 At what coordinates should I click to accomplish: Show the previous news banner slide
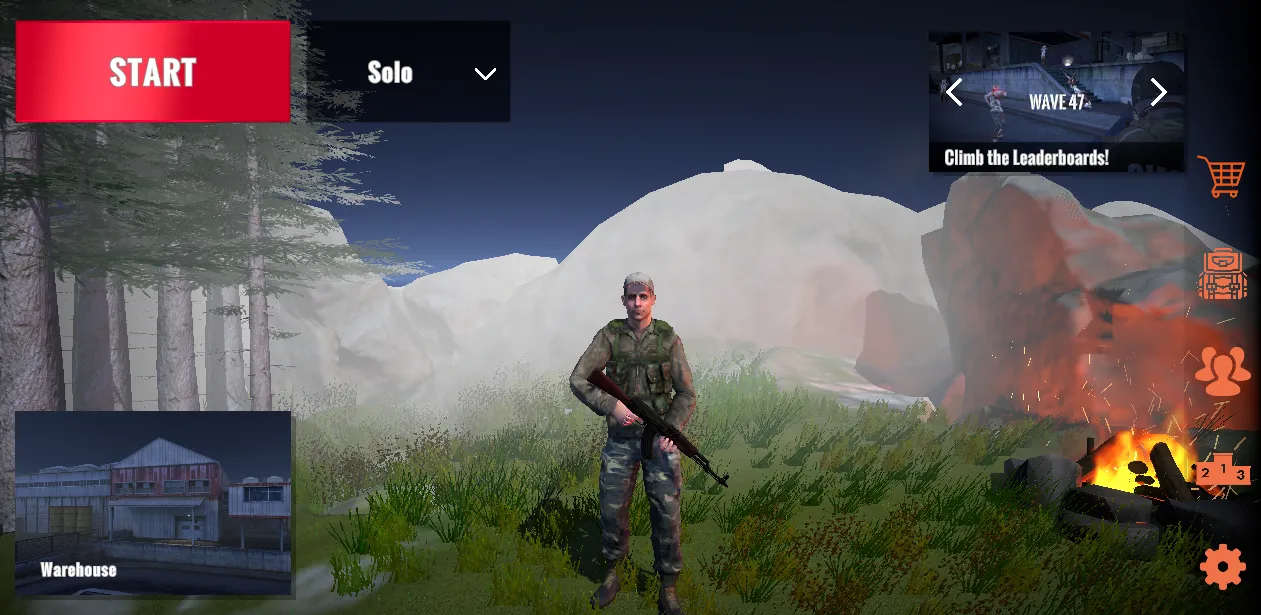[954, 93]
